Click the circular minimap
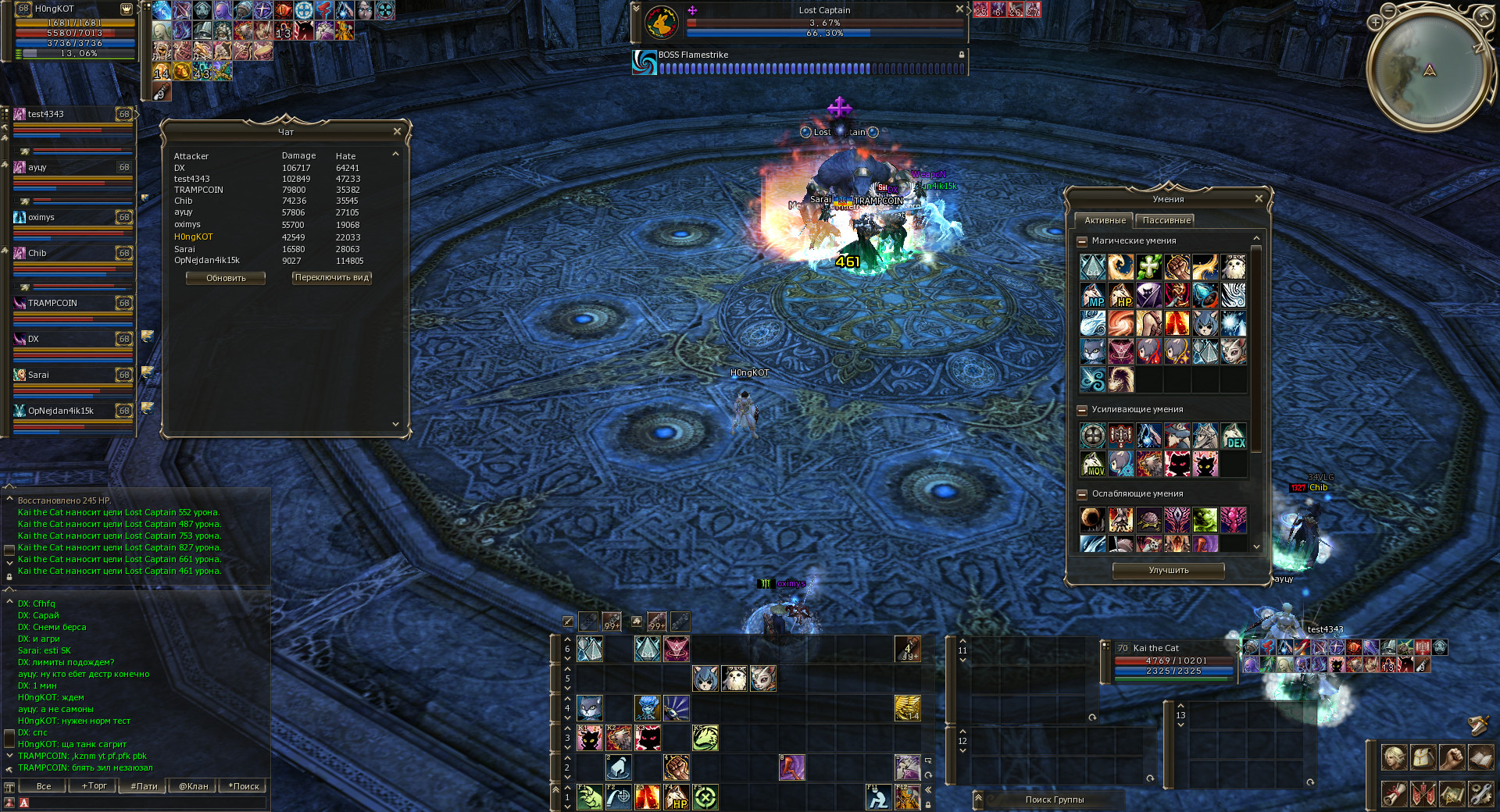This screenshot has width=1500, height=812. click(1429, 70)
